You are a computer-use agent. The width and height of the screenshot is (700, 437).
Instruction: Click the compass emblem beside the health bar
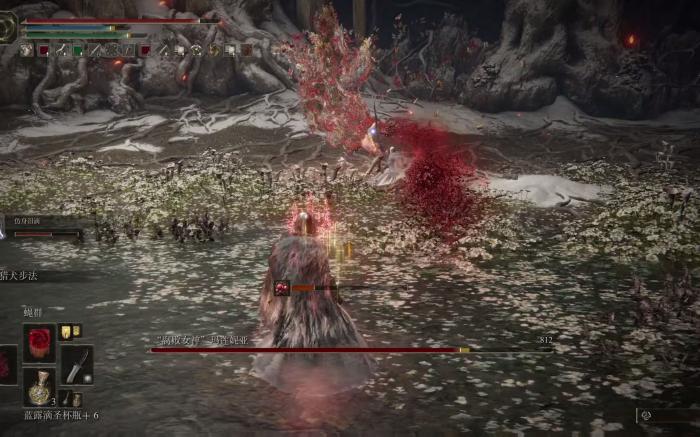click(x=9, y=29)
